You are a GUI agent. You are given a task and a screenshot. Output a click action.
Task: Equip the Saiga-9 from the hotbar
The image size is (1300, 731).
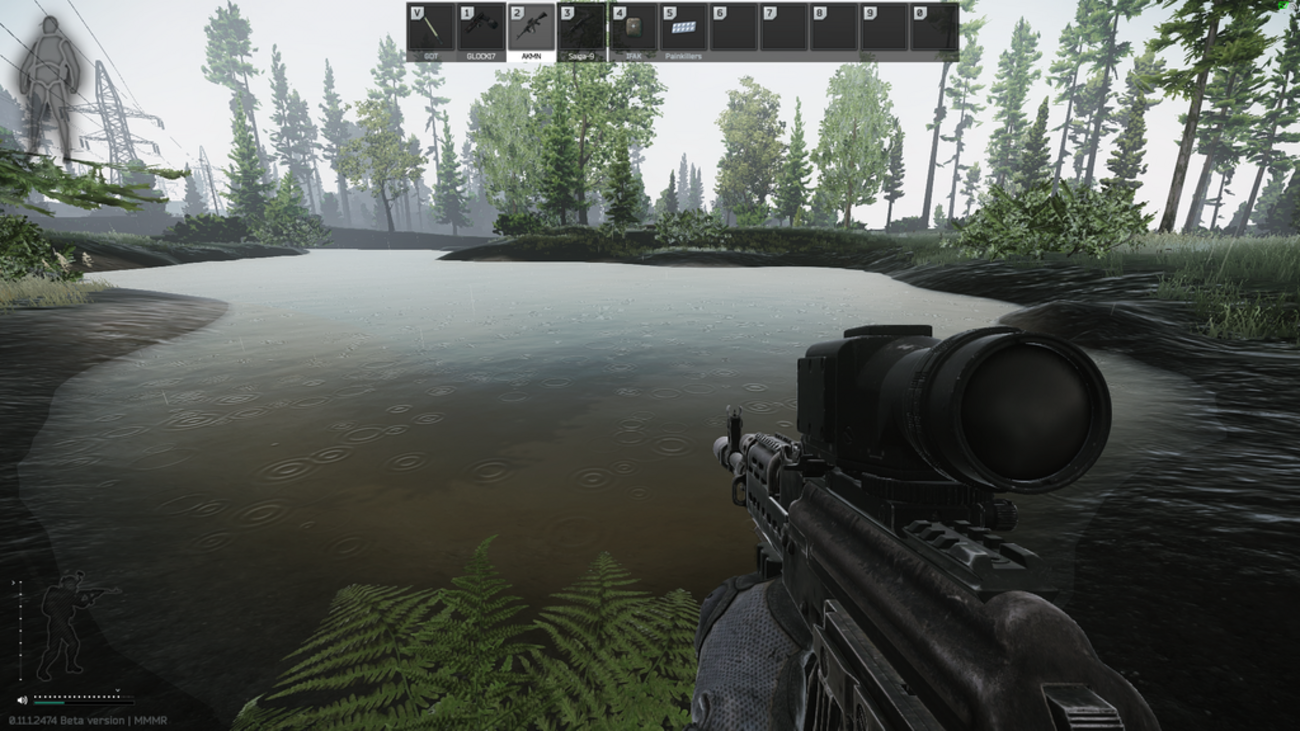point(582,29)
